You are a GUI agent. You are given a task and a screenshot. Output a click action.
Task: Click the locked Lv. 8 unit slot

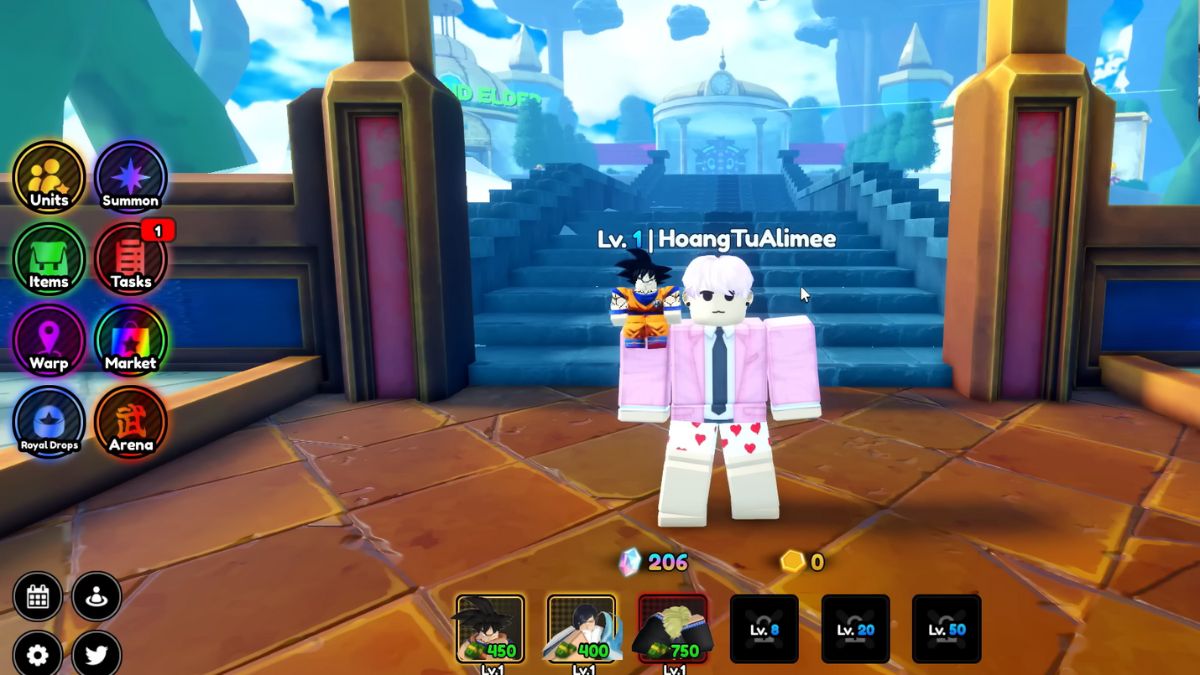tap(764, 629)
